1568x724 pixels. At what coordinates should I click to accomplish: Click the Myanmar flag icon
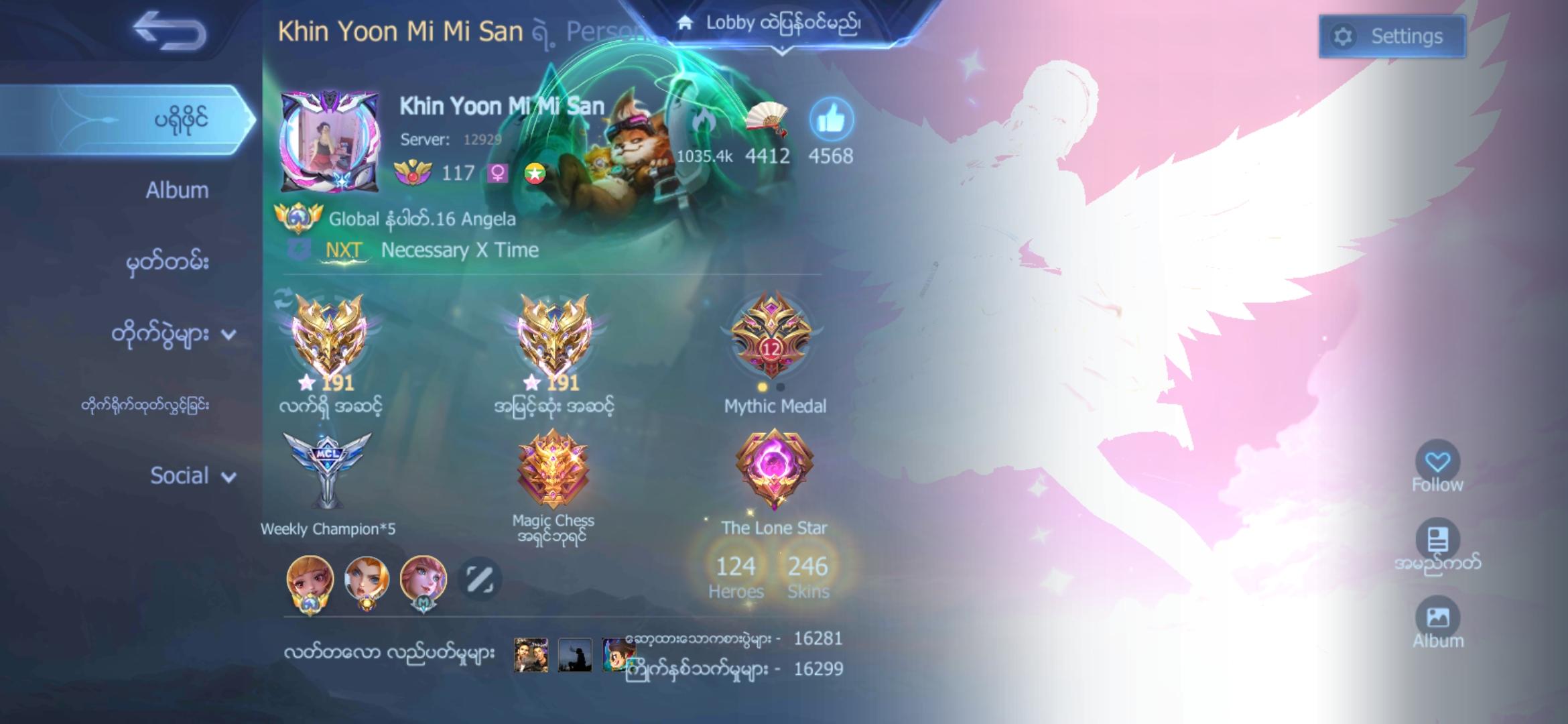click(x=533, y=173)
